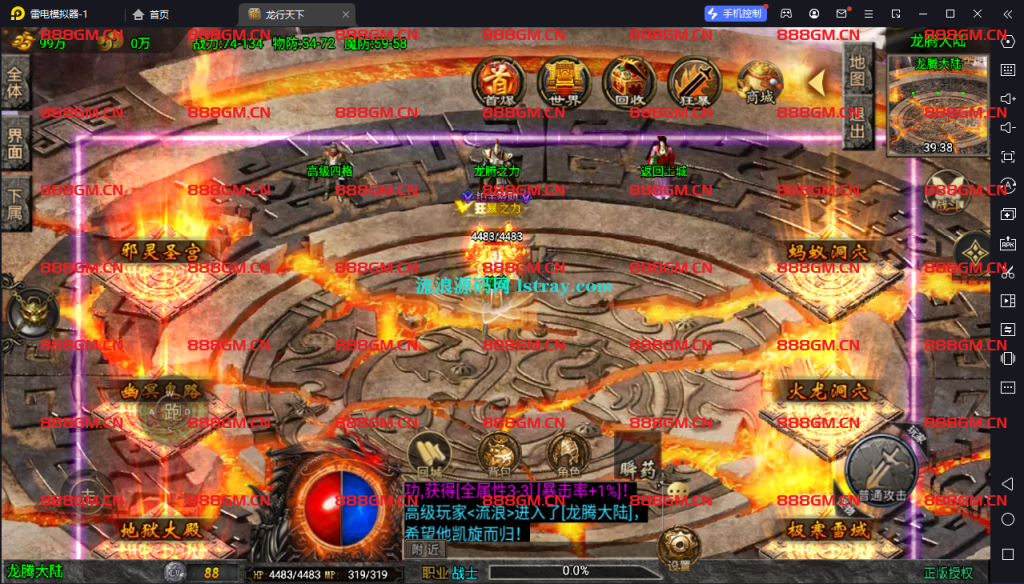Open the 设置 settings gear
The image size is (1024, 584).
click(x=679, y=547)
